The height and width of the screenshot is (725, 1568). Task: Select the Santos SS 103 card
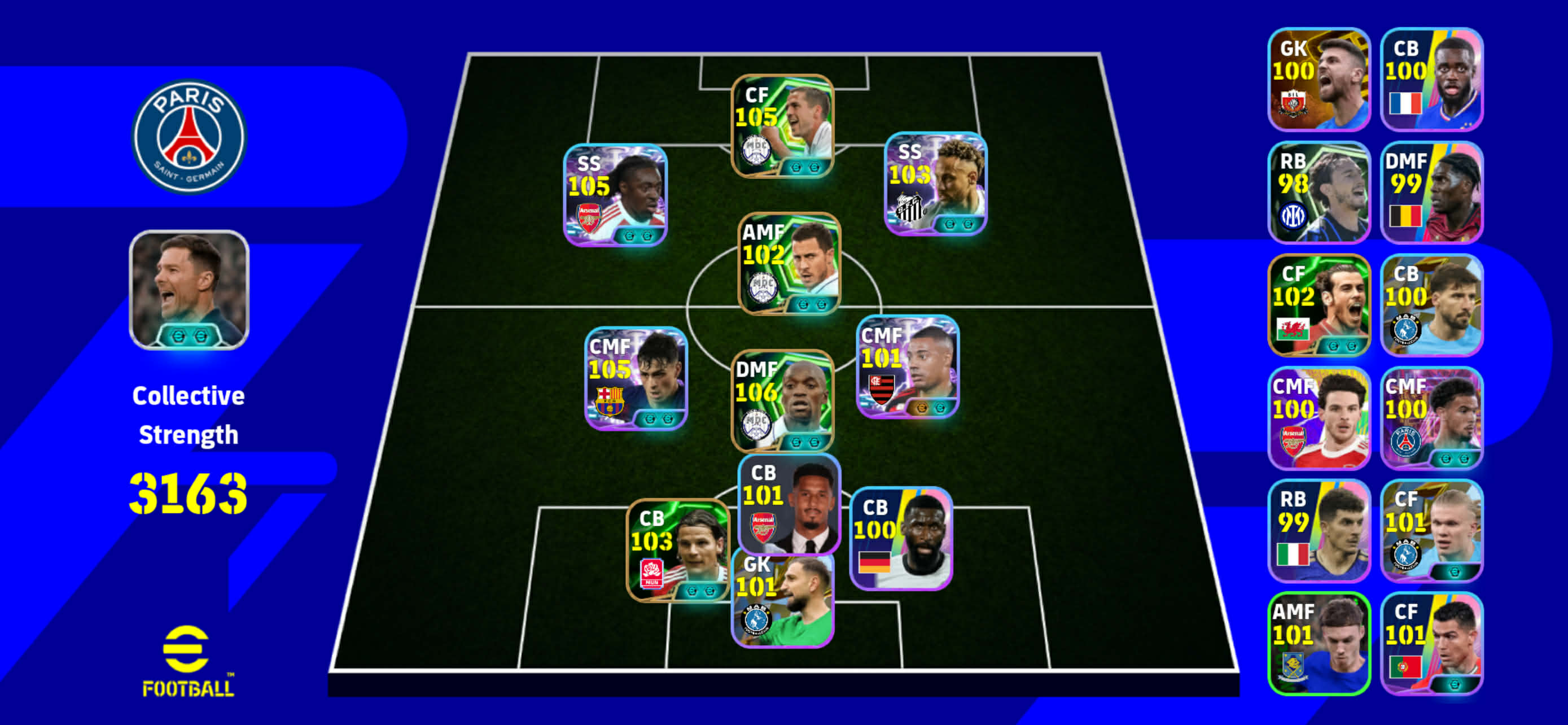click(x=935, y=184)
